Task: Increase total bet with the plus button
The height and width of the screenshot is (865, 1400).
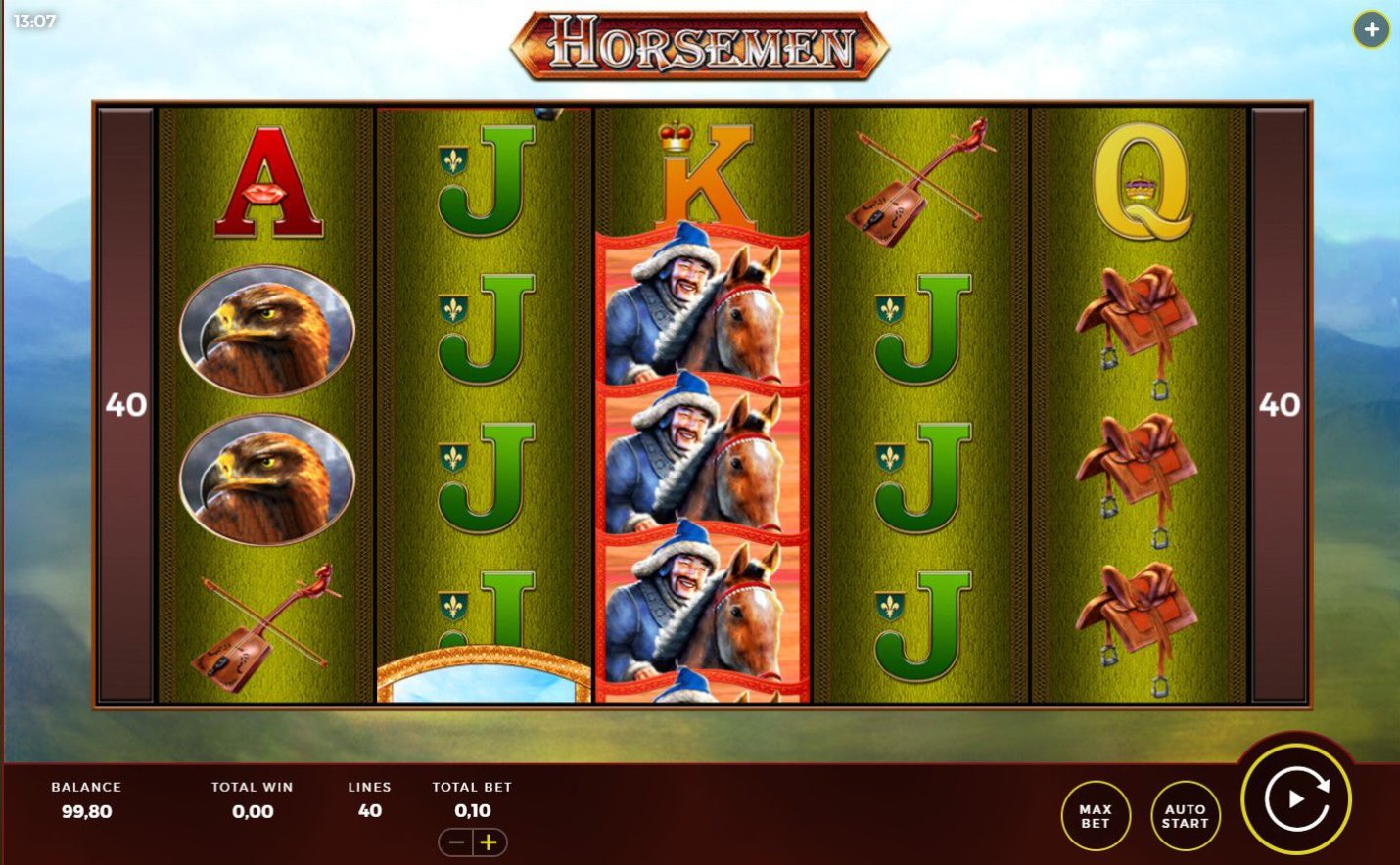Action: [490, 842]
